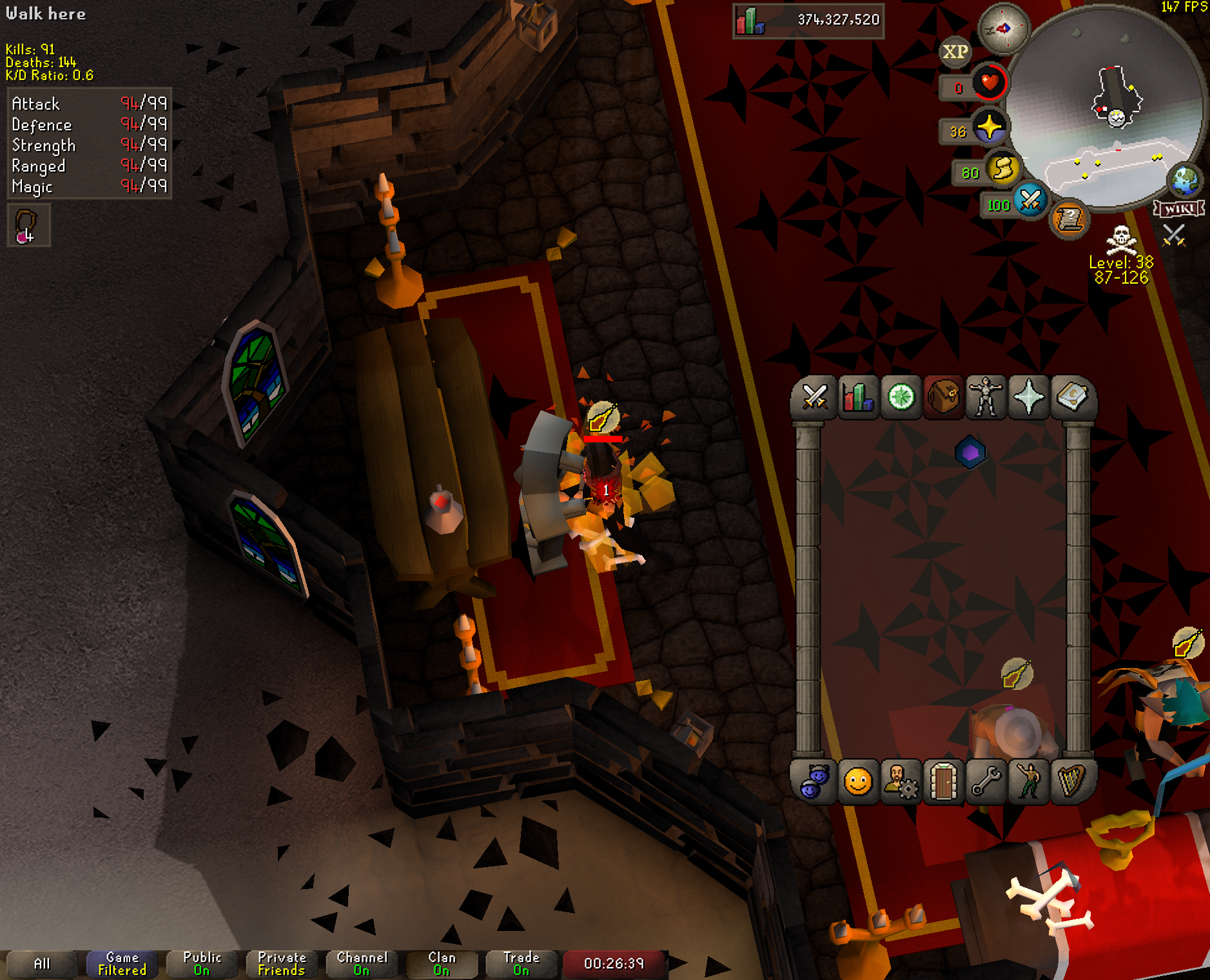The height and width of the screenshot is (980, 1210).
Task: Toggle run using the energy orb
Action: 1002,170
